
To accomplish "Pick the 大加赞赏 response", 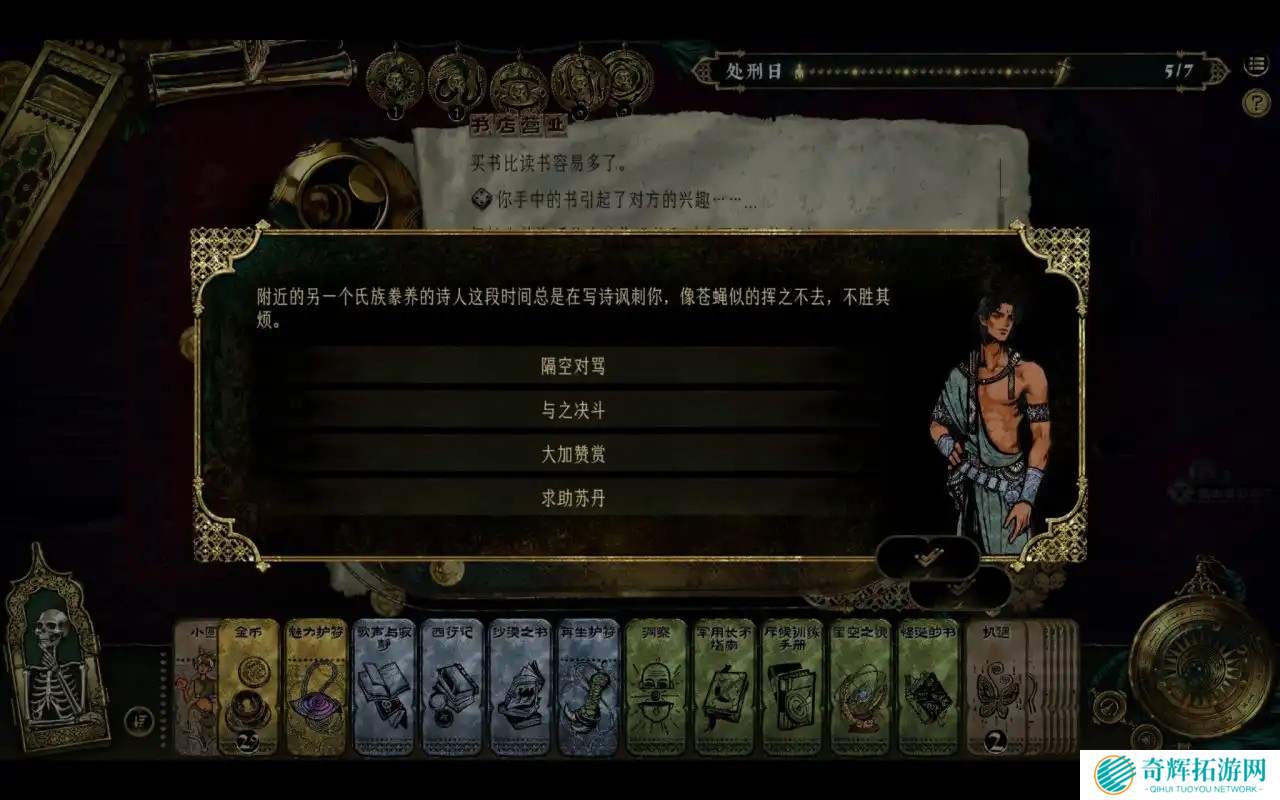I will pyautogui.click(x=573, y=455).
